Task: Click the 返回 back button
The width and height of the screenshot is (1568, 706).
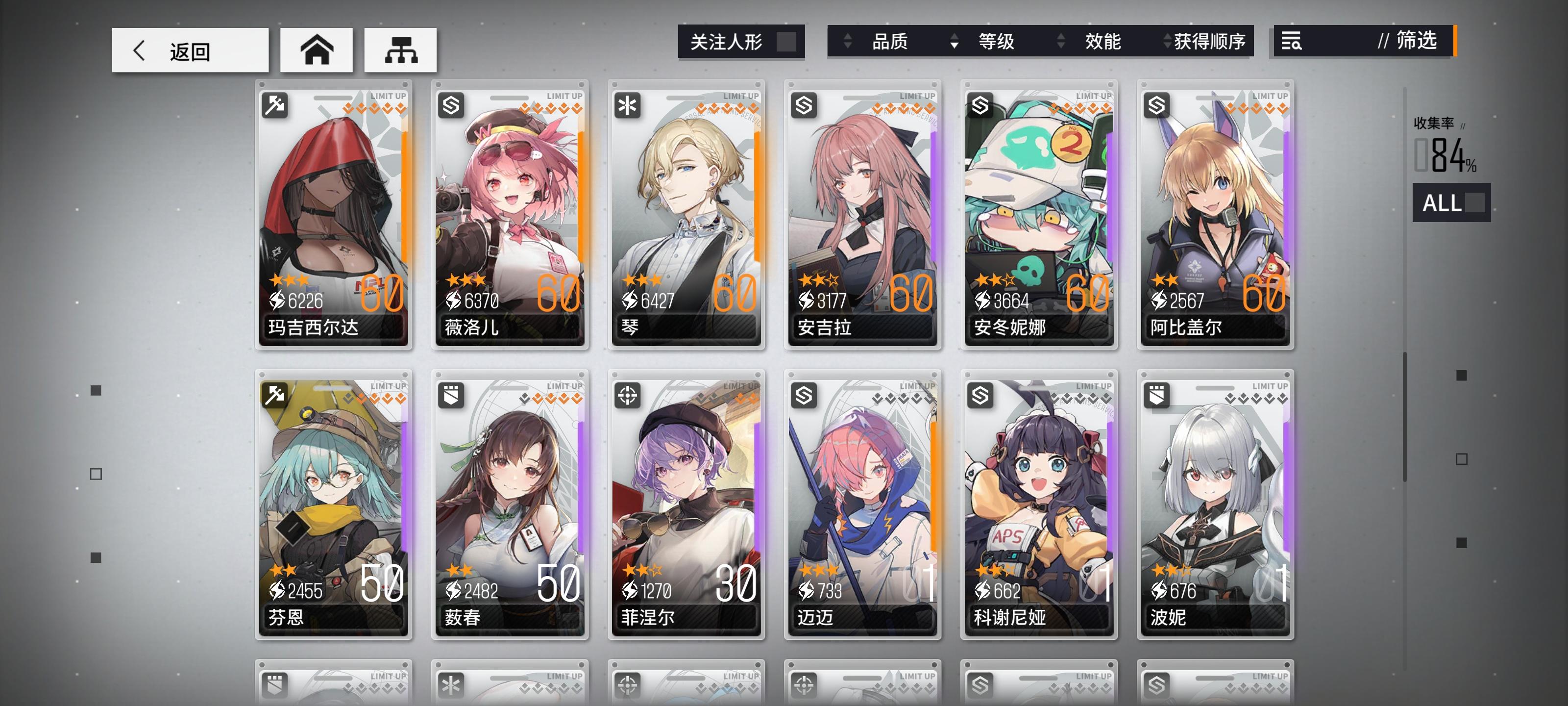Action: pos(189,52)
